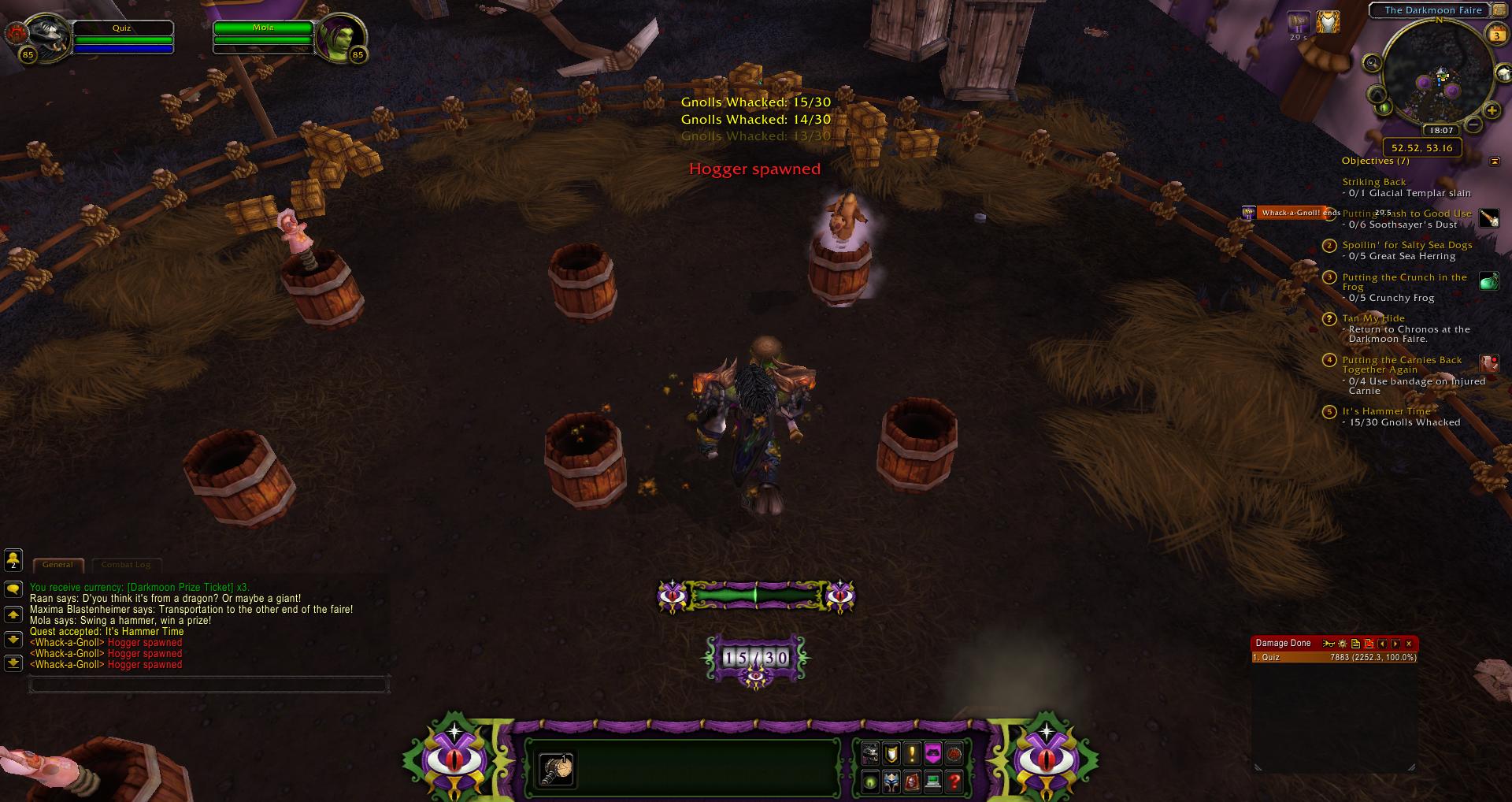1512x802 pixels.
Task: Click the Darkmoon Faire minimap
Action: tap(1437, 79)
